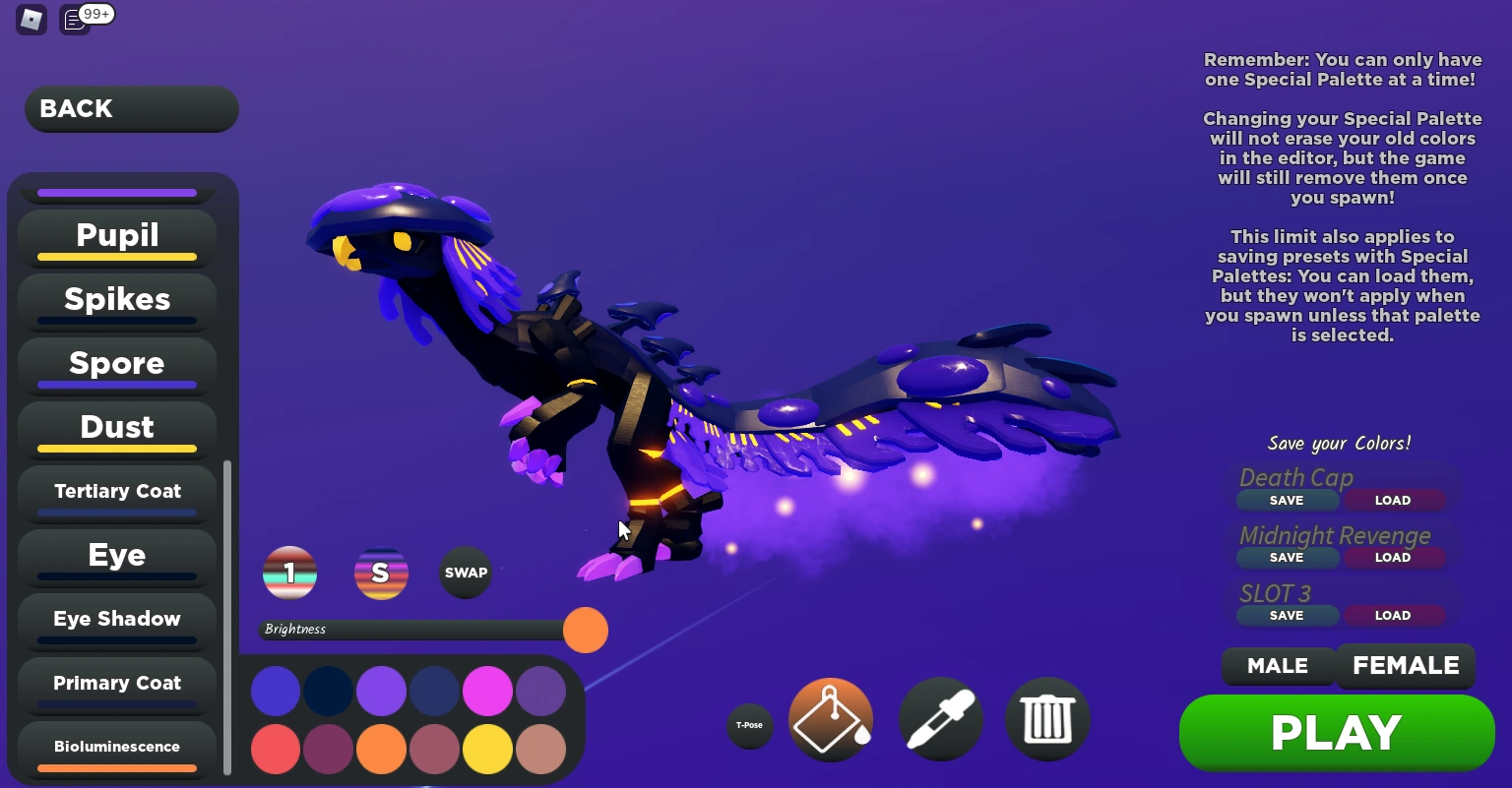Switch the creature to MALE
Image resolution: width=1512 pixels, height=788 pixels.
tap(1278, 666)
